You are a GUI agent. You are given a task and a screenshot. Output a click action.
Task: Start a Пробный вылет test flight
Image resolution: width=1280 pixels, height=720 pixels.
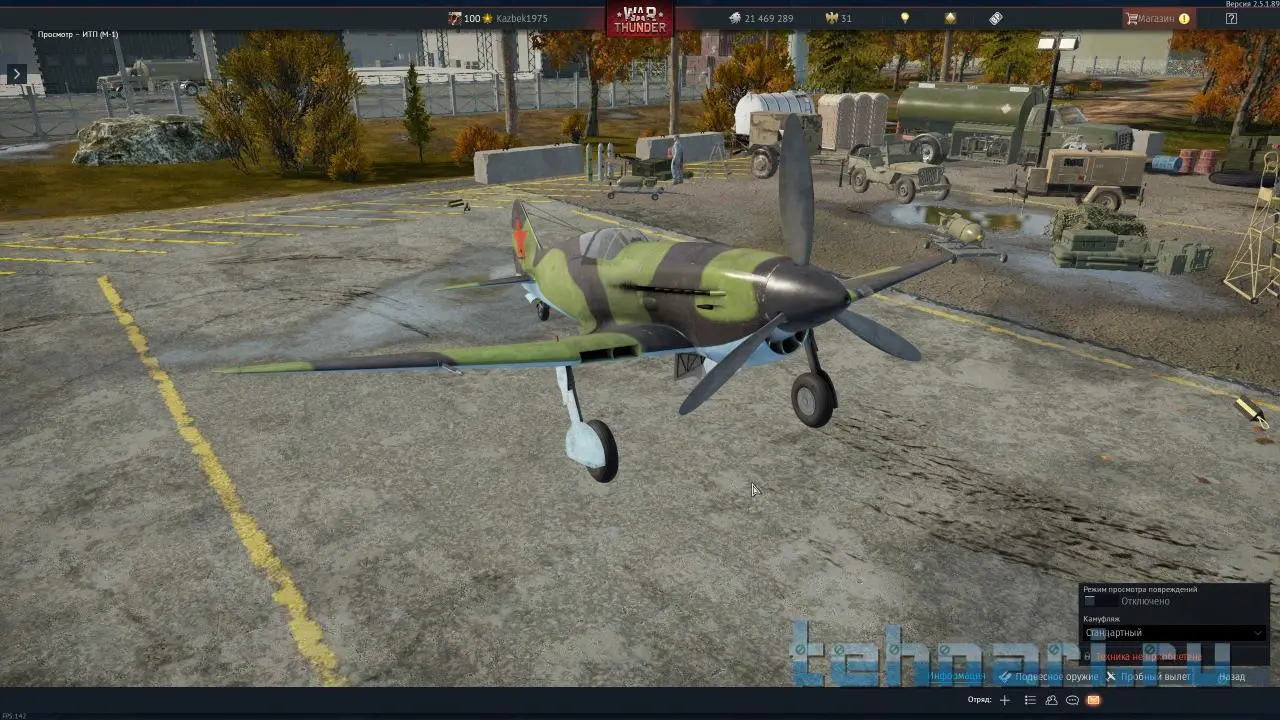(1148, 677)
